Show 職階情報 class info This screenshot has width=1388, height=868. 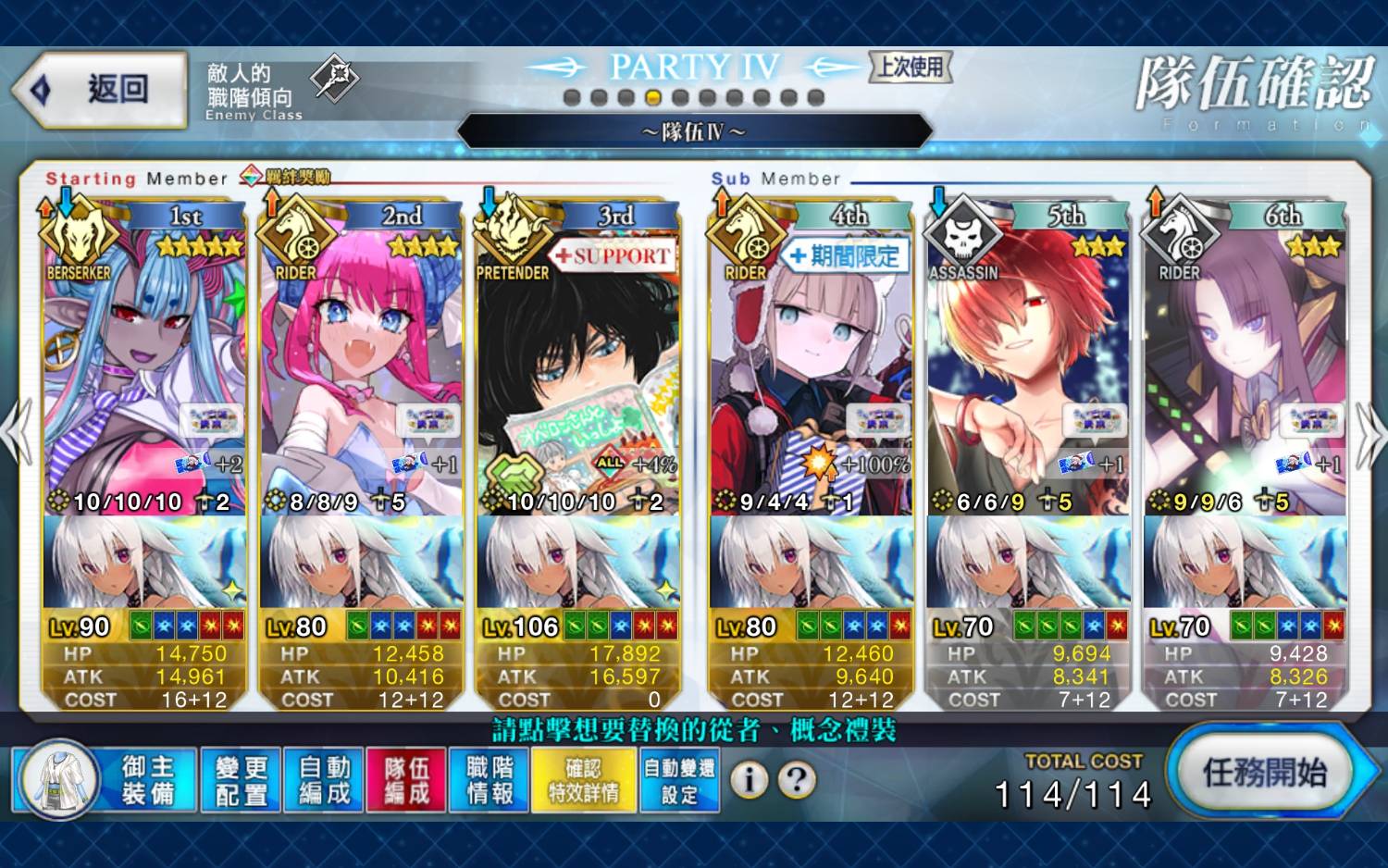coord(490,780)
